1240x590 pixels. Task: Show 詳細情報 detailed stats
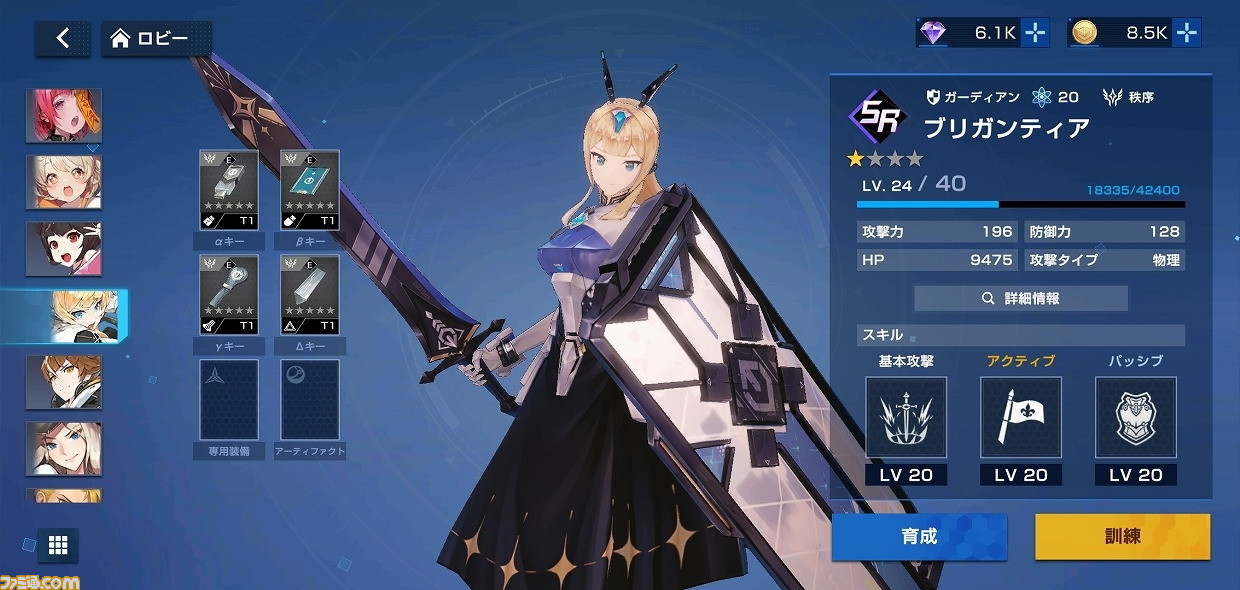click(x=1020, y=298)
